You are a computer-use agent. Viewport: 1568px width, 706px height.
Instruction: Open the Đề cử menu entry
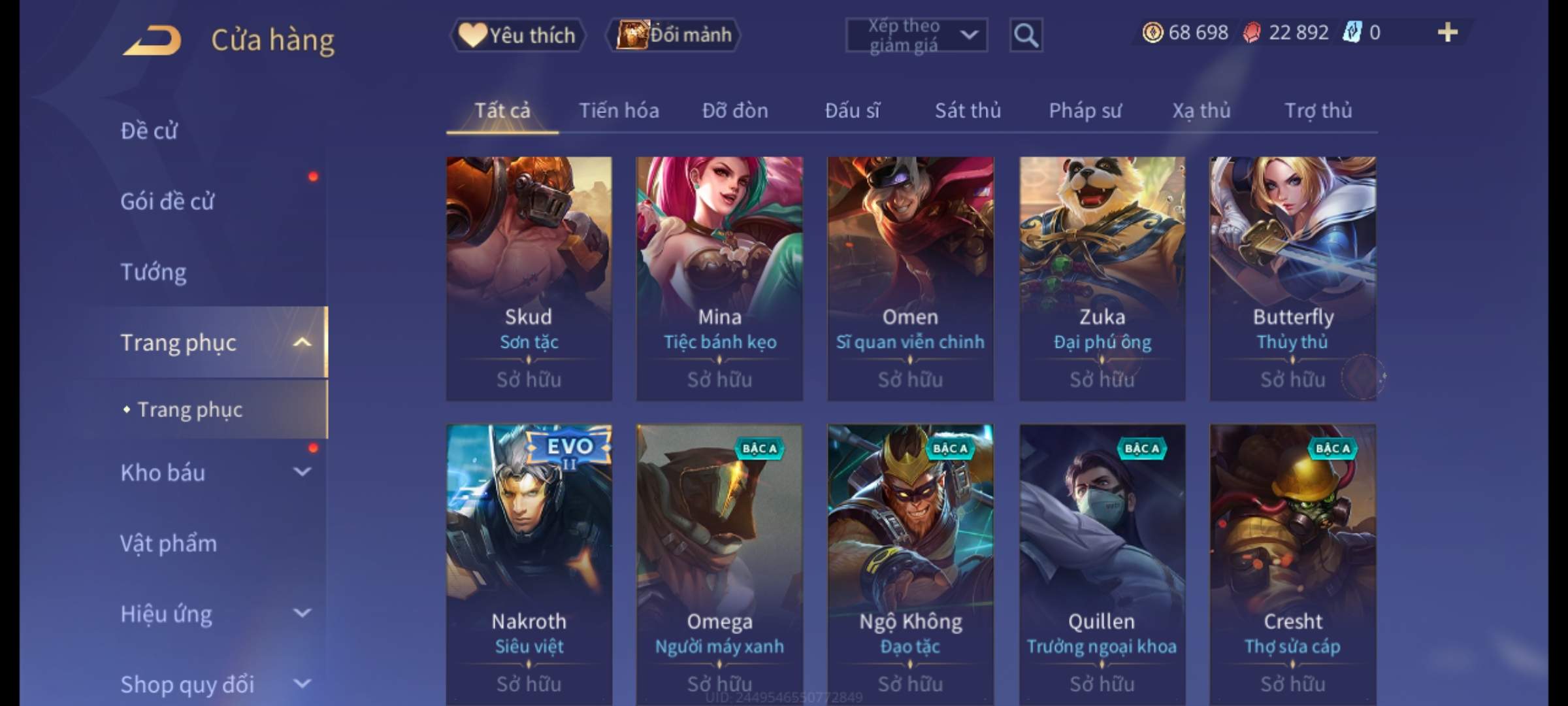(149, 131)
